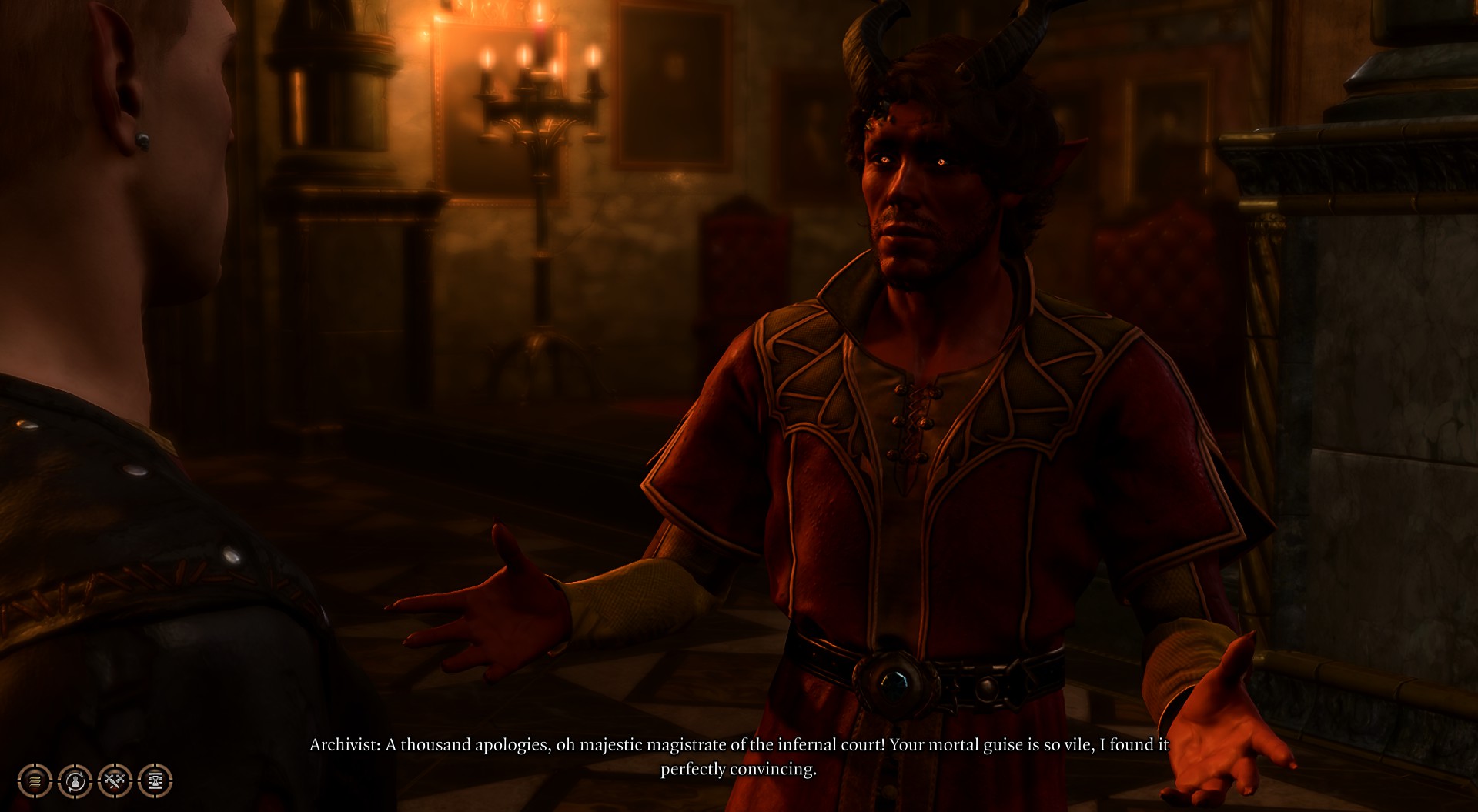Viewport: 1478px width, 812px height.
Task: Open the hourglass dialogue history icon
Action: [155, 781]
